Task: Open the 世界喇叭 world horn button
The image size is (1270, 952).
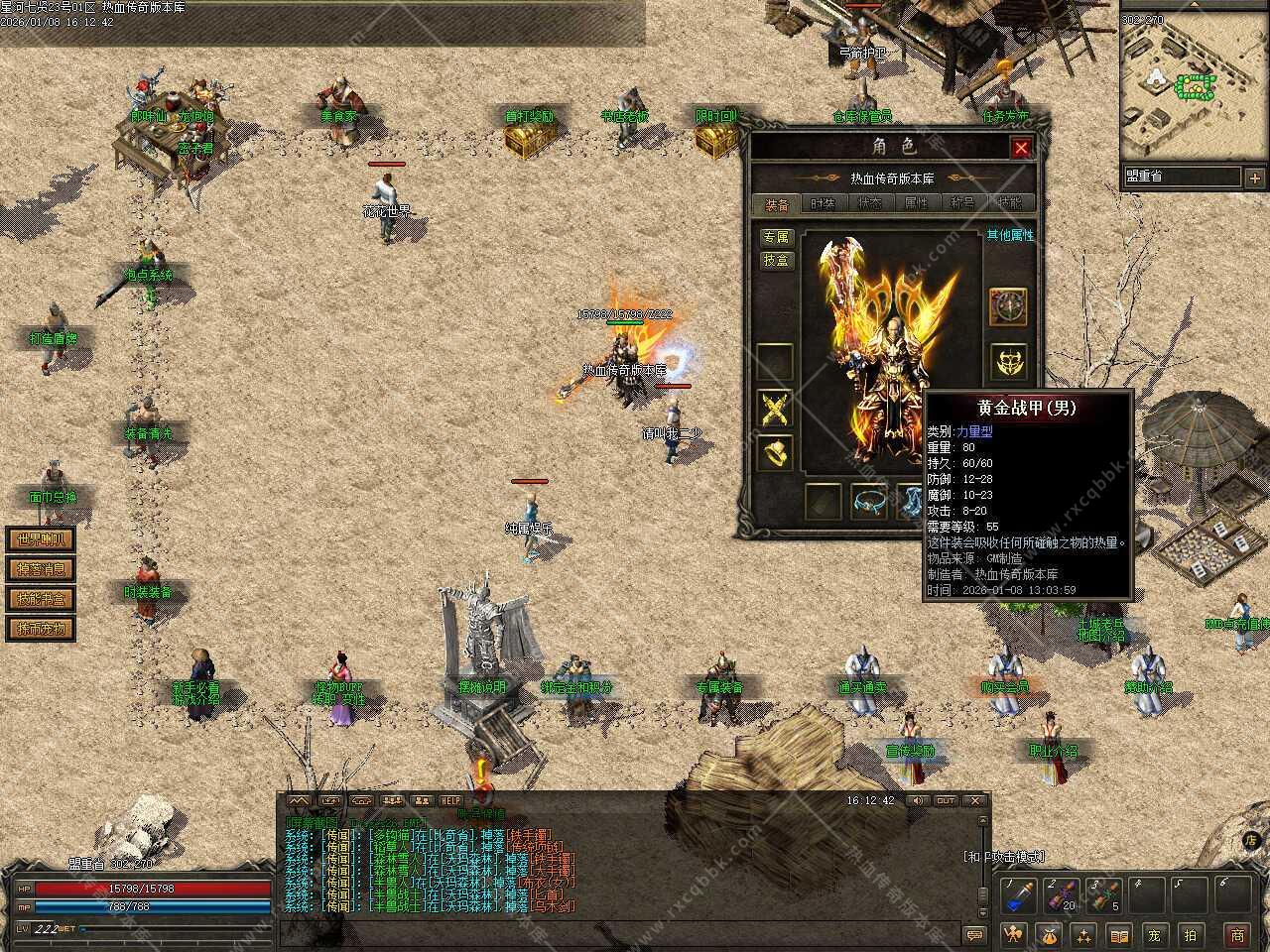Action: pyautogui.click(x=41, y=539)
